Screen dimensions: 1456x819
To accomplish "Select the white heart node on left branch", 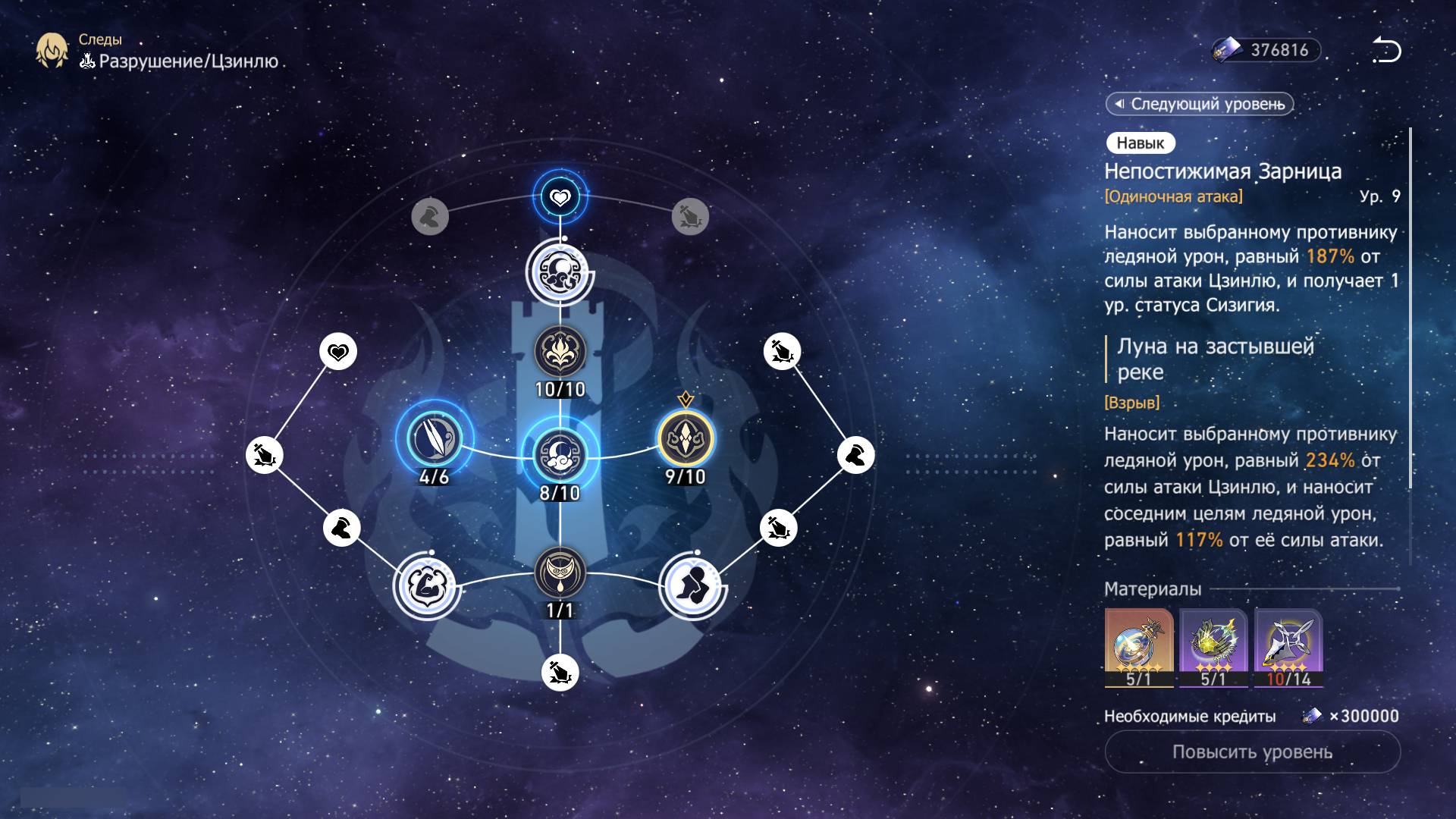I will (x=338, y=352).
